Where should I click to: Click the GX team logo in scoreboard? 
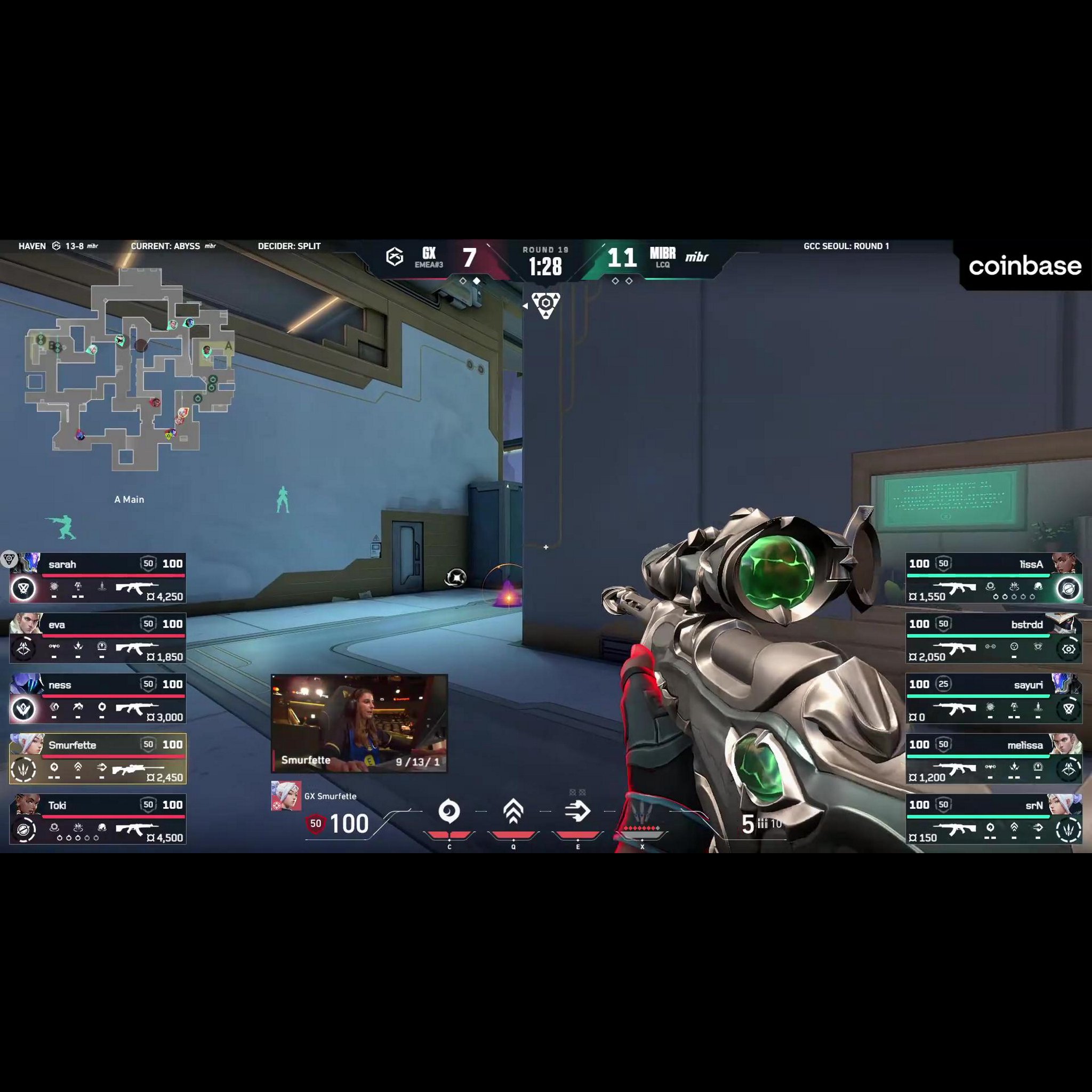395,257
